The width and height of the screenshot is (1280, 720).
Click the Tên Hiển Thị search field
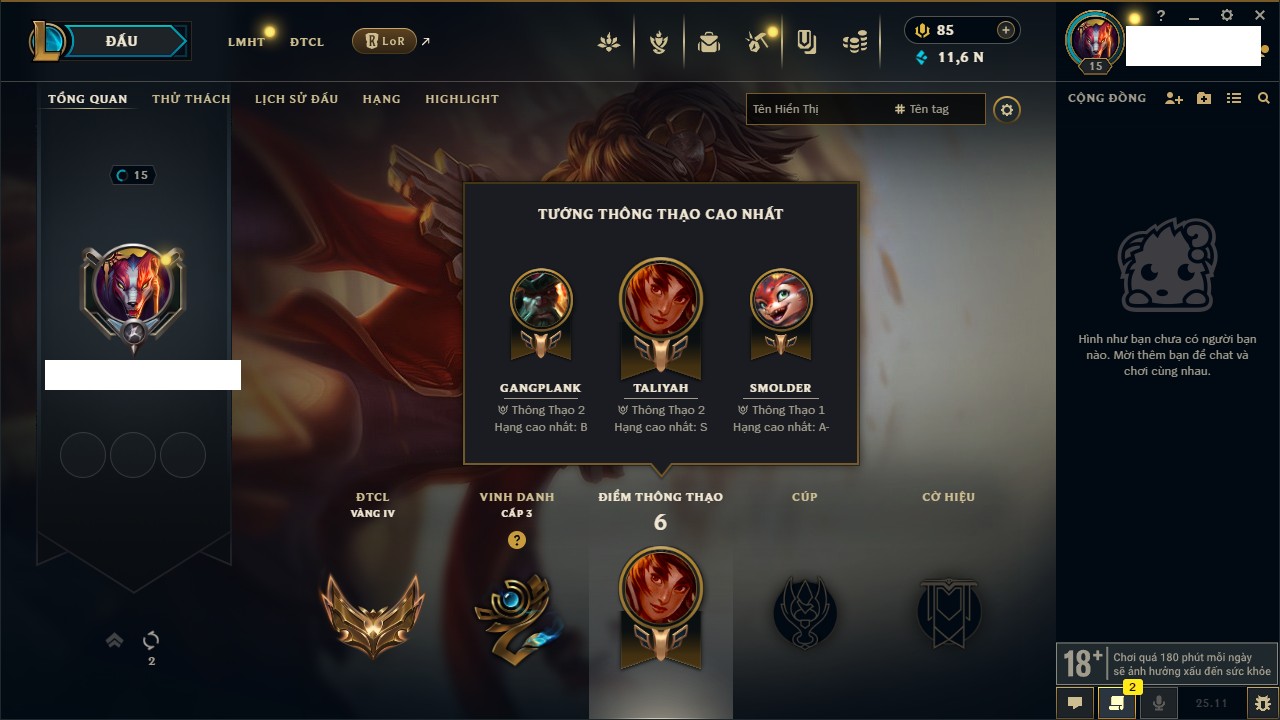(x=815, y=109)
